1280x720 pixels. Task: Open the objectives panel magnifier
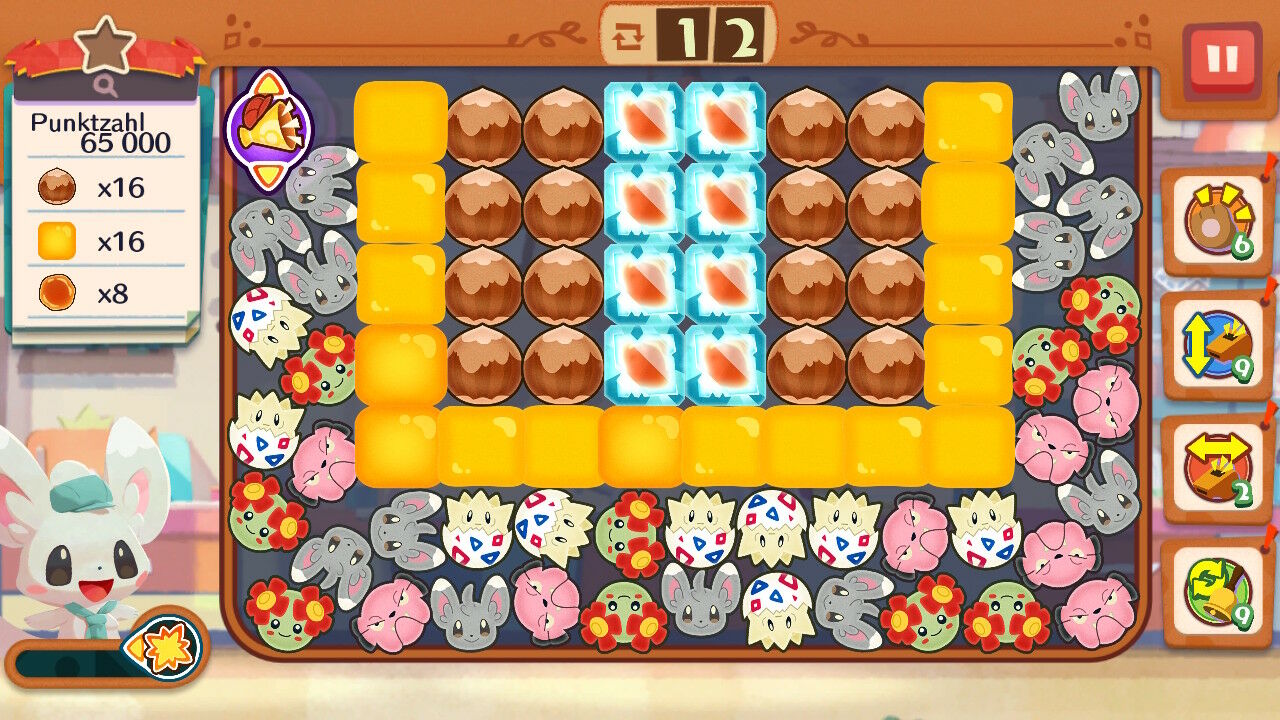[106, 86]
